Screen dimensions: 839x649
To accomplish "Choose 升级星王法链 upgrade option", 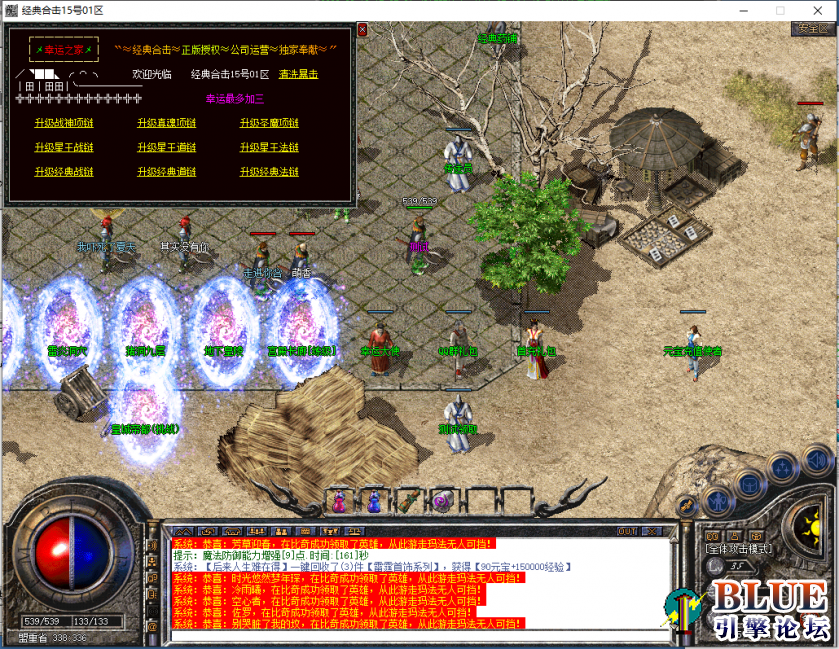I will click(269, 147).
